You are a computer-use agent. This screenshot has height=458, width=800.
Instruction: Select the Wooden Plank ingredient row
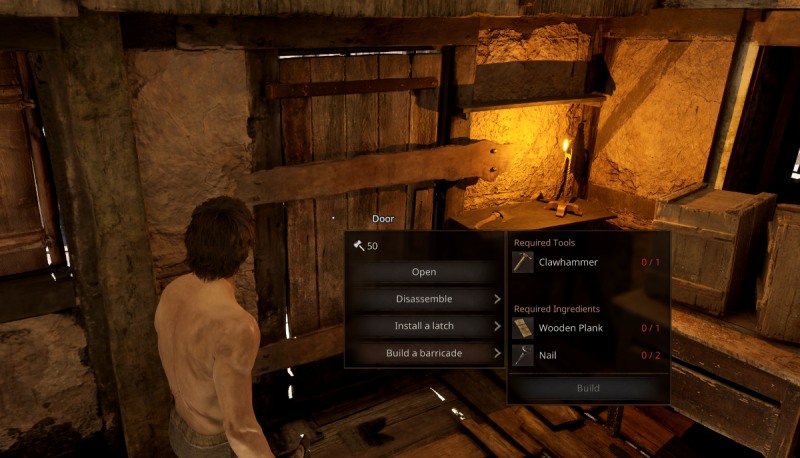[x=588, y=327]
